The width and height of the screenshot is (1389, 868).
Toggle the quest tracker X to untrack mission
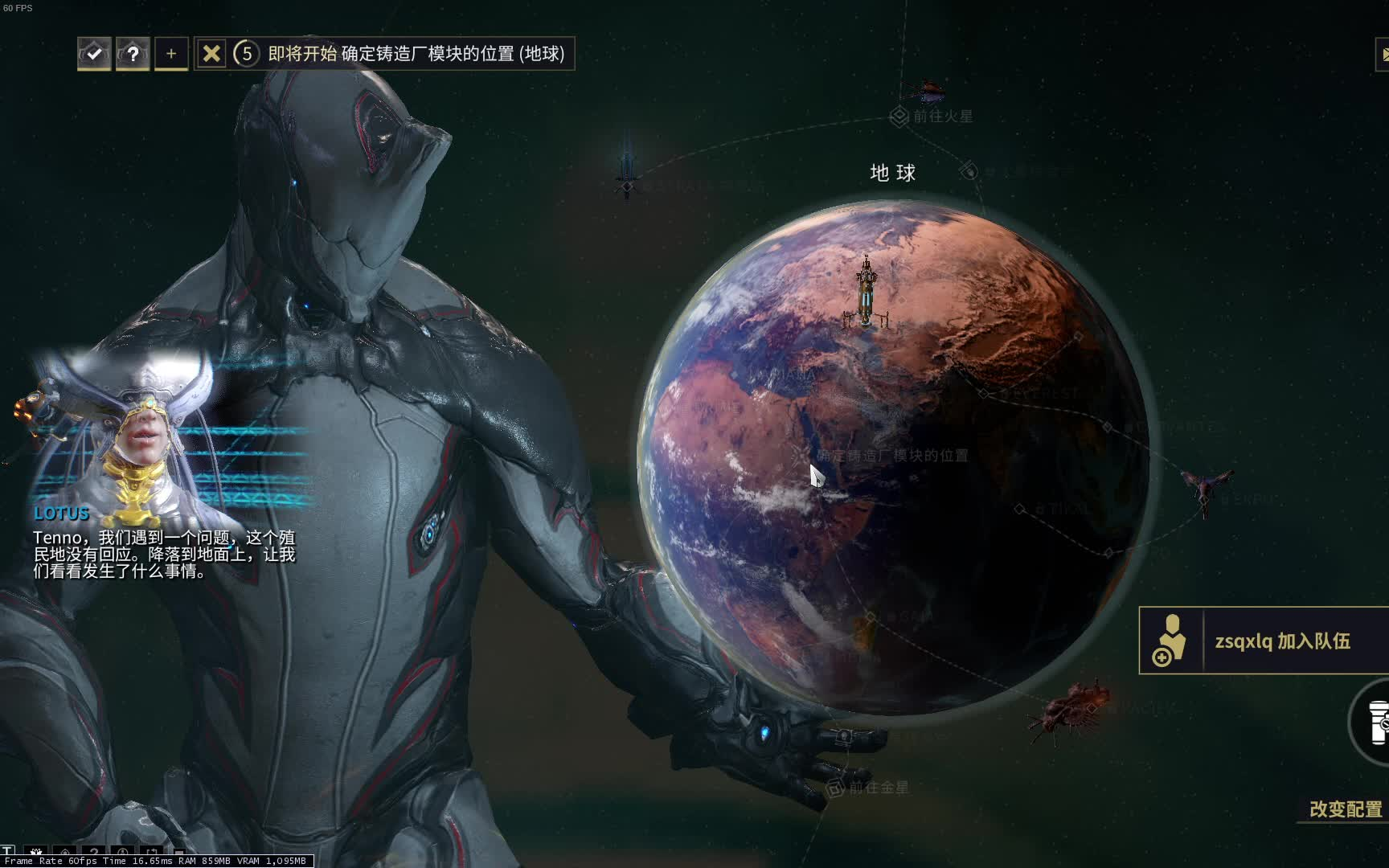click(211, 53)
